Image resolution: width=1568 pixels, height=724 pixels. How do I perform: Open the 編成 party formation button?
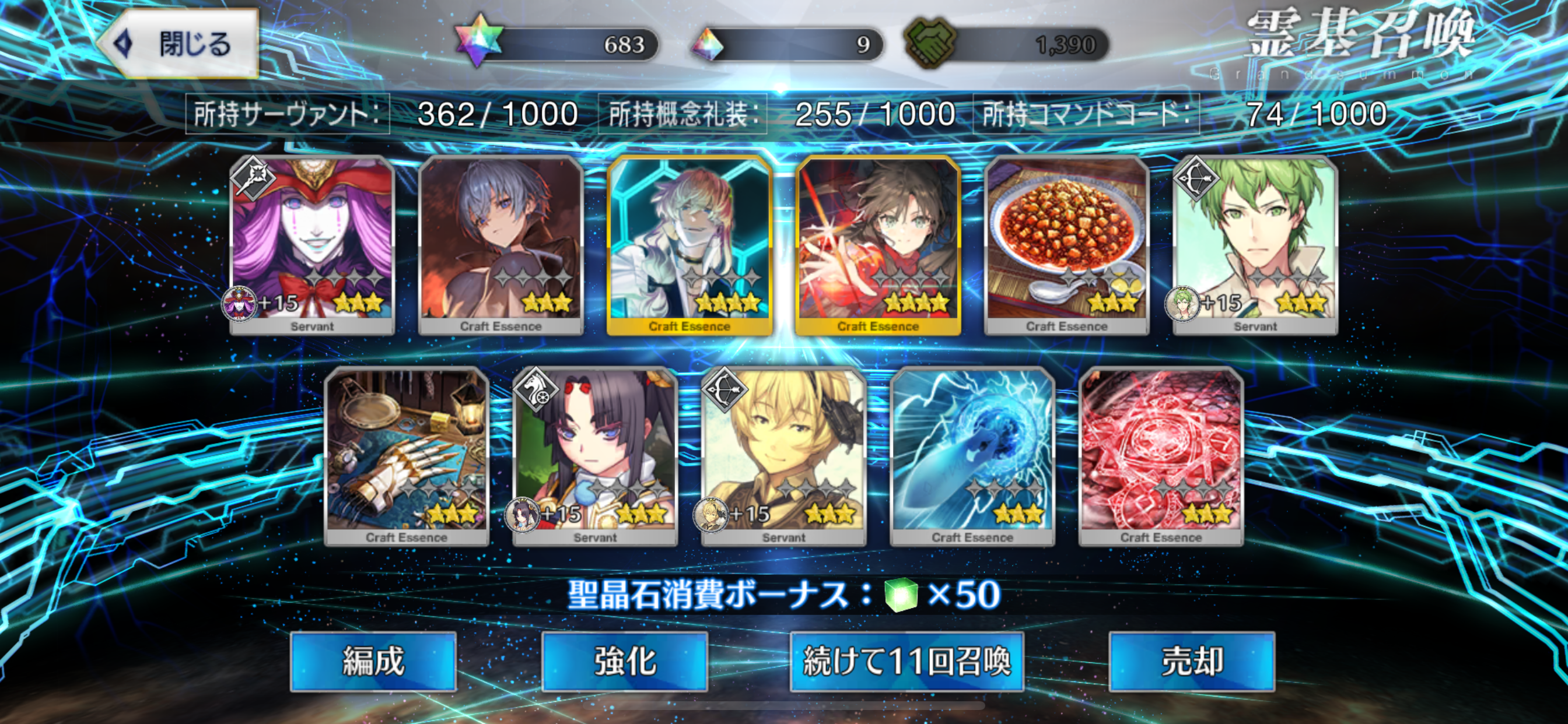(373, 661)
